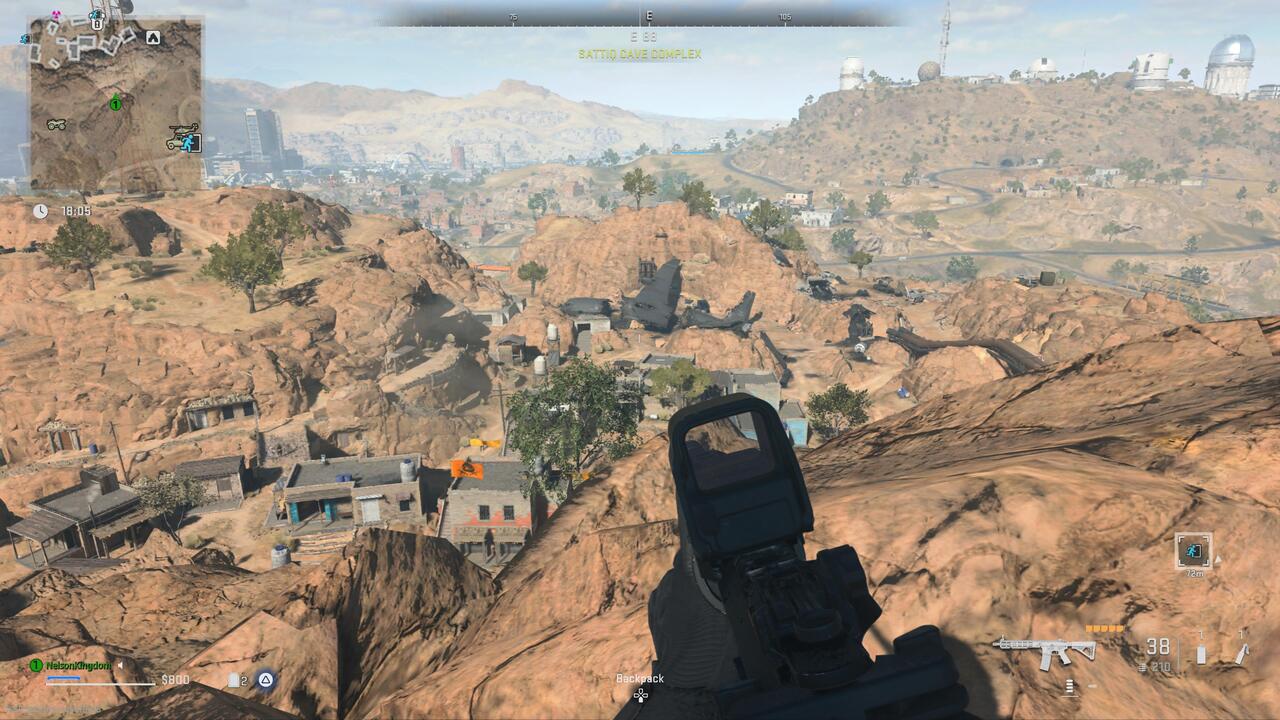Mute NelsonKingdom via the speaker icon
Screen dimensions: 1280x720
120,665
